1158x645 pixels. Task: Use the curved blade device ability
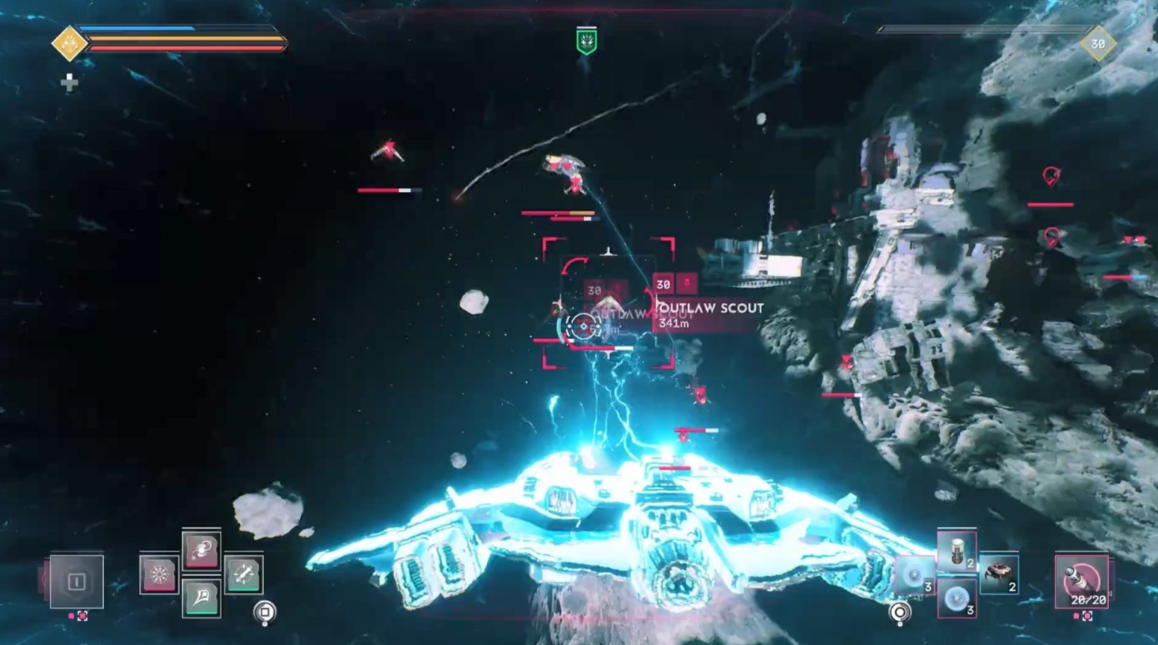[201, 598]
